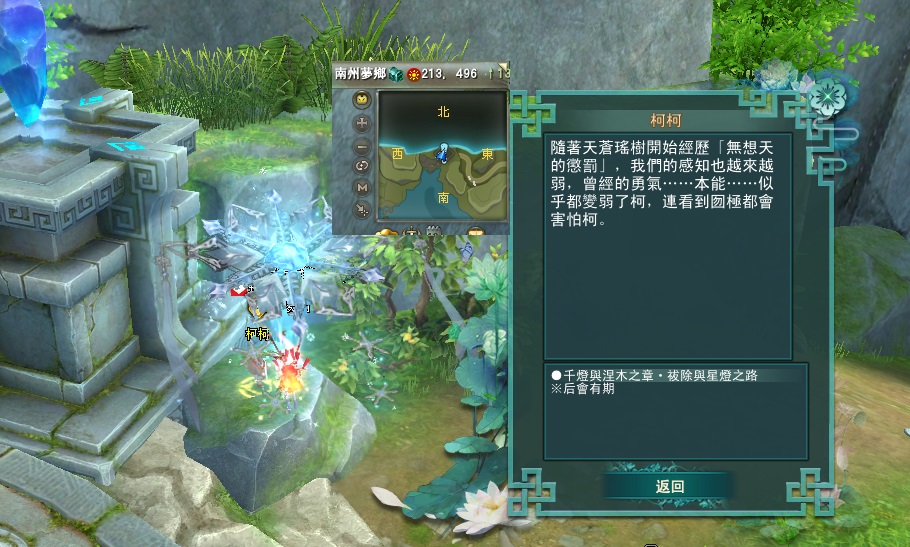Close the 柯柯 dialogue with the flower button

point(825,97)
